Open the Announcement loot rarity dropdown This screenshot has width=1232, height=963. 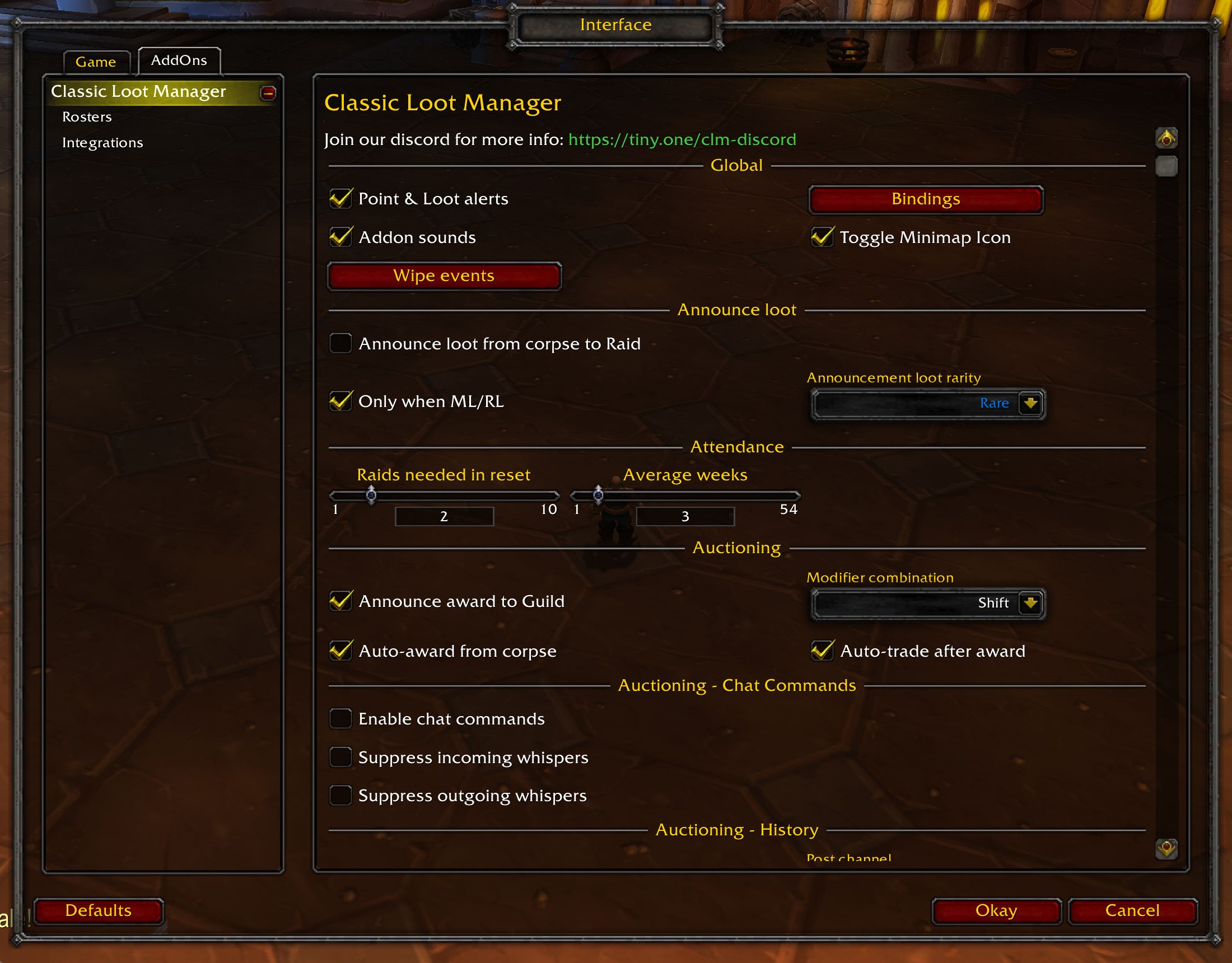[x=1030, y=403]
